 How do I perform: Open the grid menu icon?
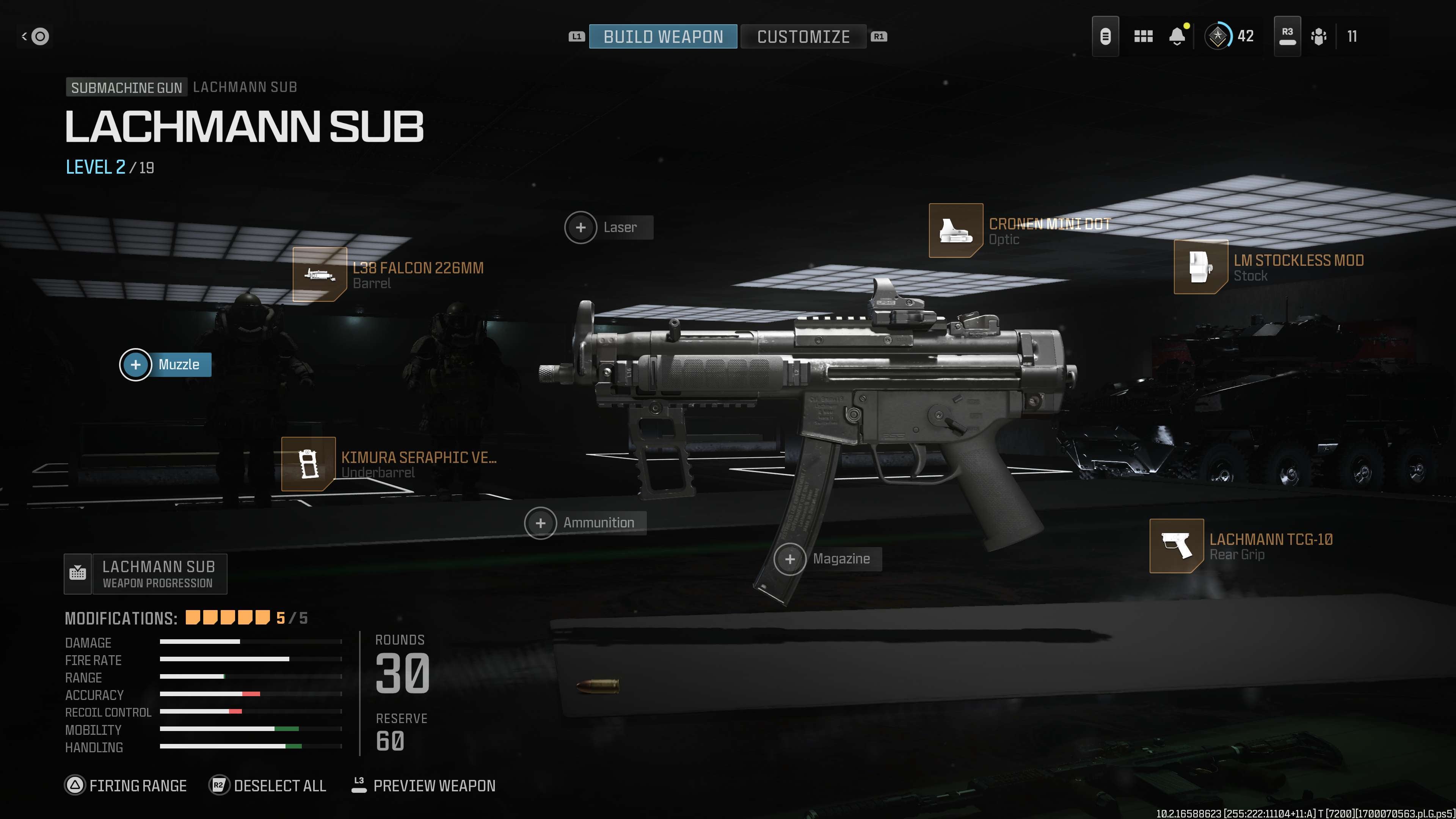tap(1143, 37)
